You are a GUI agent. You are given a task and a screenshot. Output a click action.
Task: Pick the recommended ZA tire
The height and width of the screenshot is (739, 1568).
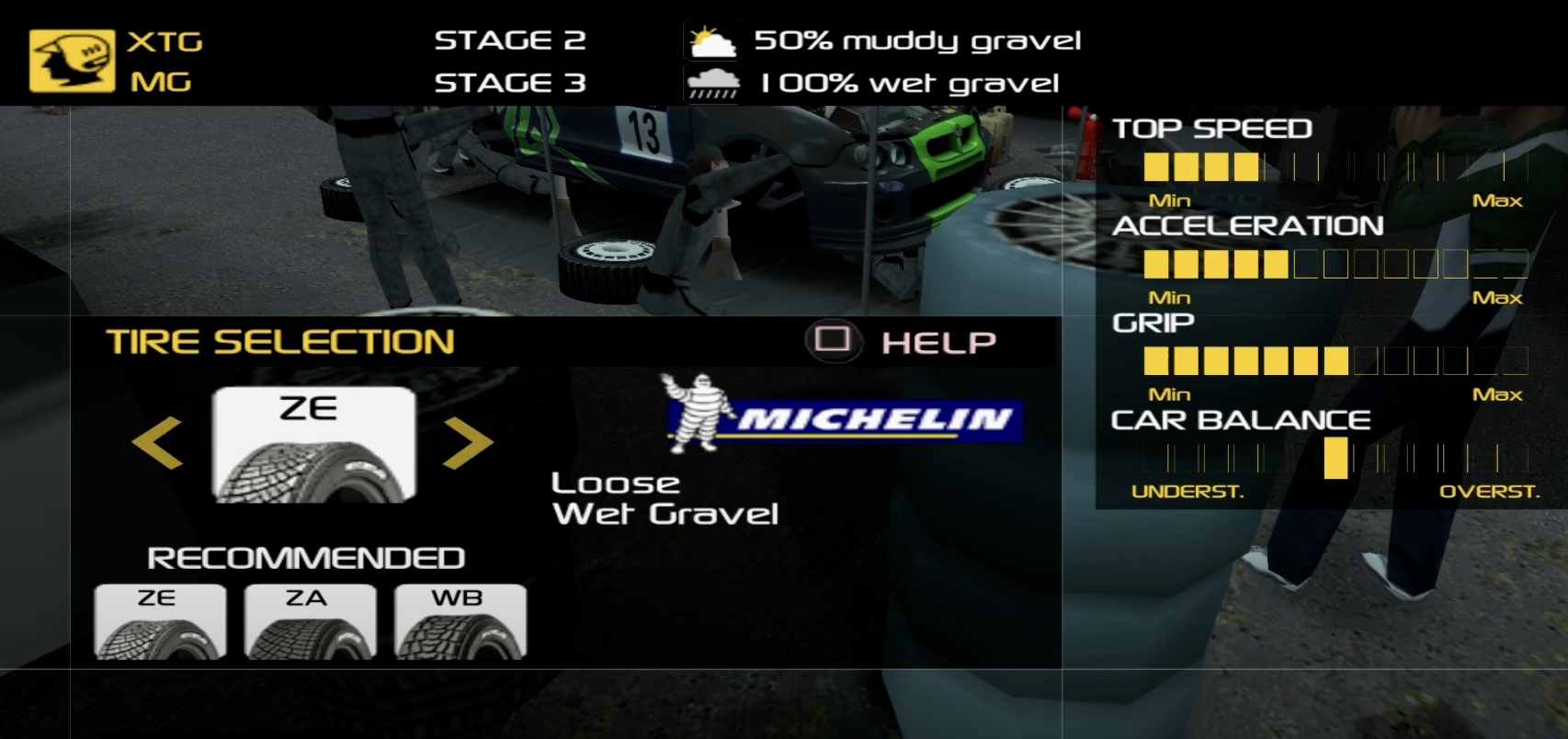310,621
